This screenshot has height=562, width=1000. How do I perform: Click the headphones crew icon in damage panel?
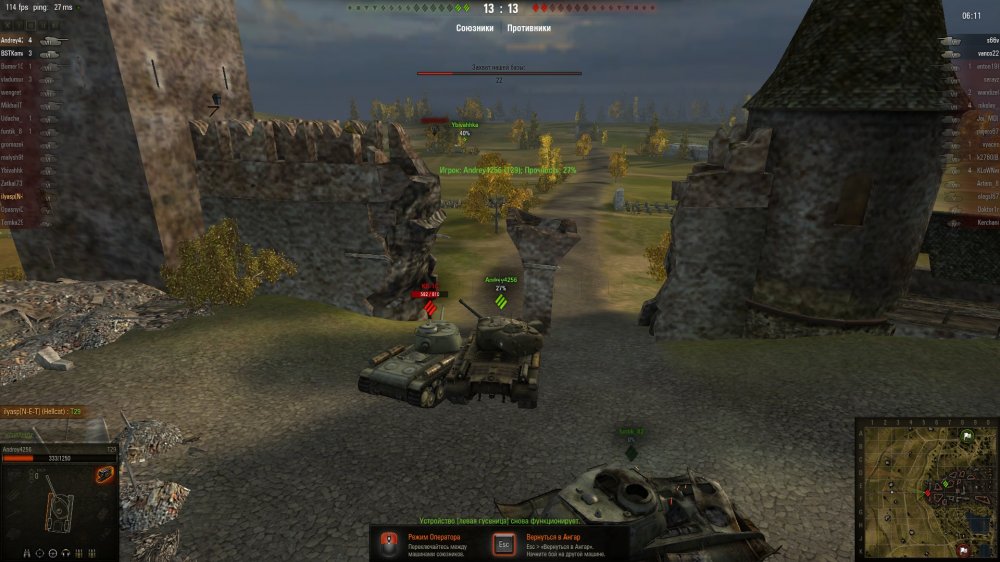coord(66,553)
